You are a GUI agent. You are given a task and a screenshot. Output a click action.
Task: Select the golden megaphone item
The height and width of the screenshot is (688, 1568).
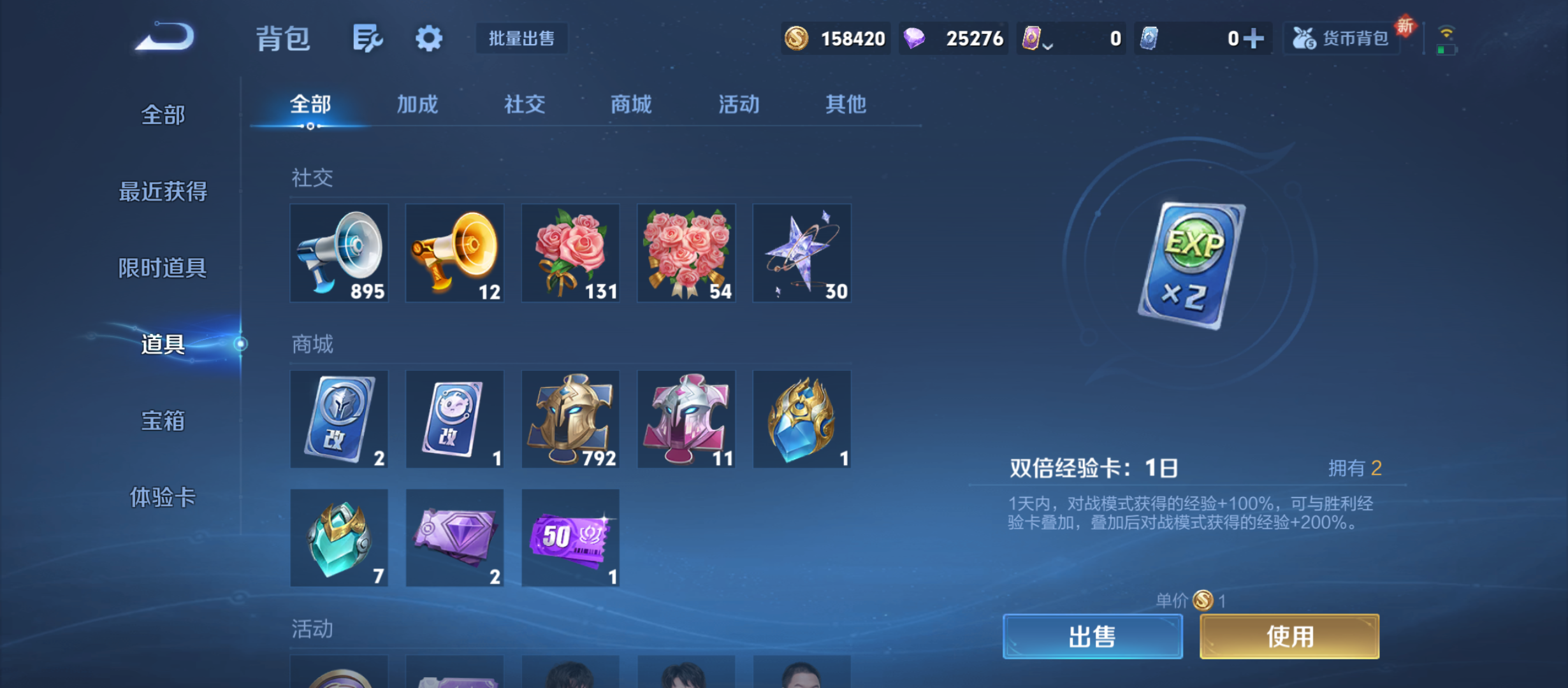pos(454,252)
